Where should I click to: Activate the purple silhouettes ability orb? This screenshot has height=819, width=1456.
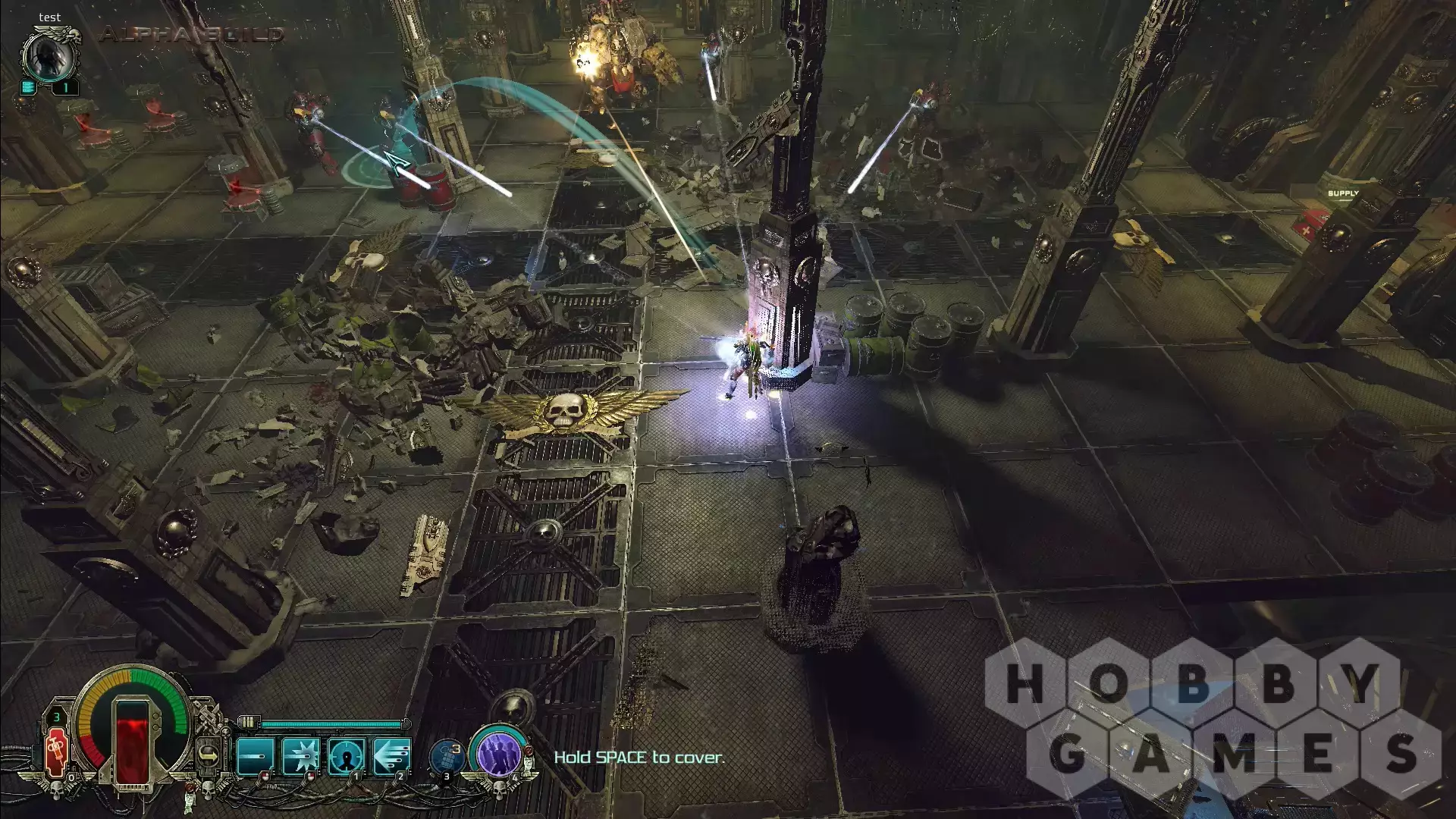(498, 755)
